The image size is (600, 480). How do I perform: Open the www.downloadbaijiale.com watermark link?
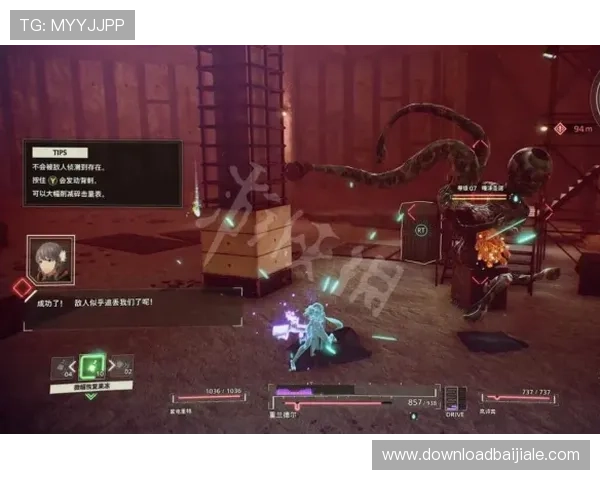point(480,455)
